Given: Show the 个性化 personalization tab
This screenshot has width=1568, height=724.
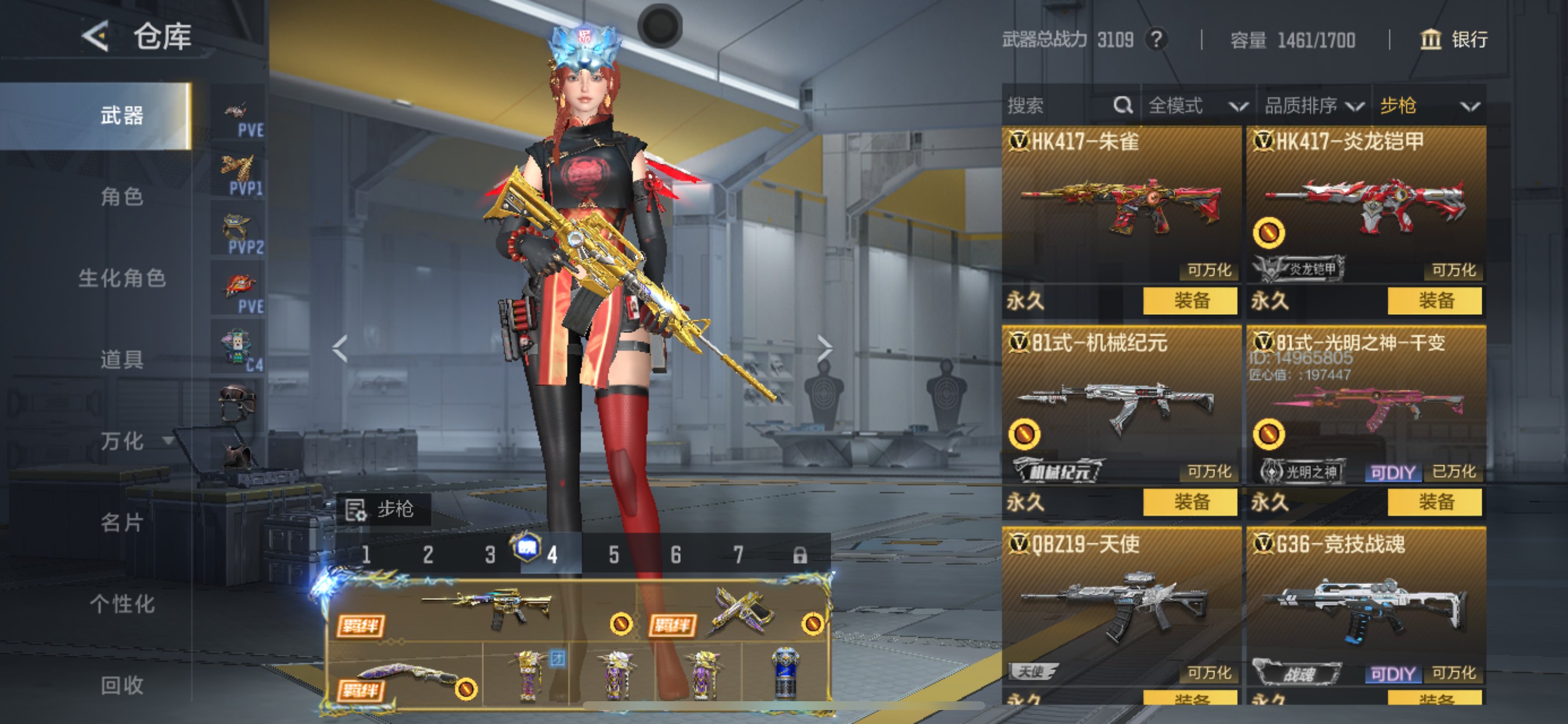Looking at the screenshot, I should tap(122, 604).
